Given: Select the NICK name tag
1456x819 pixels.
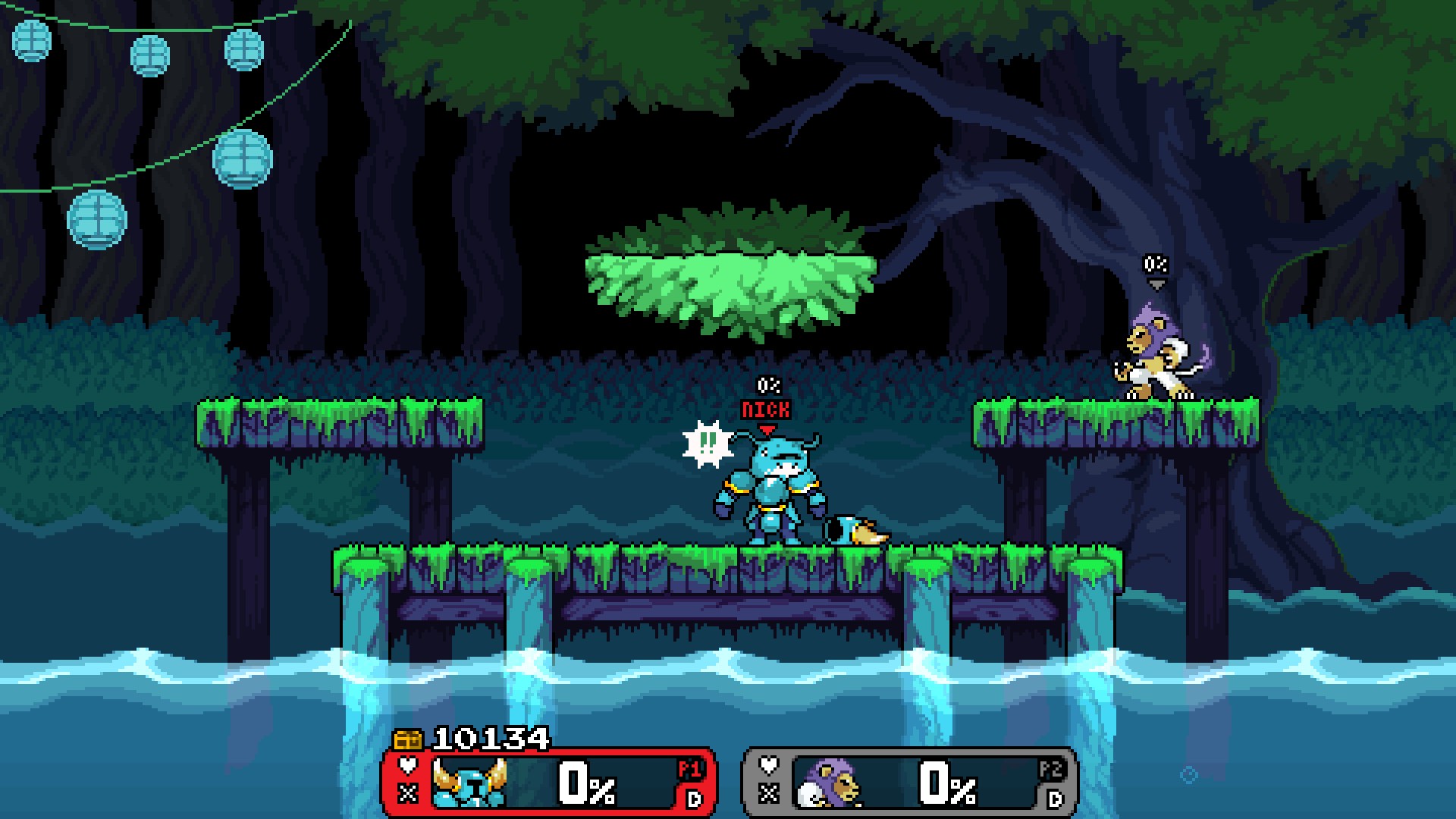Looking at the screenshot, I should [766, 409].
